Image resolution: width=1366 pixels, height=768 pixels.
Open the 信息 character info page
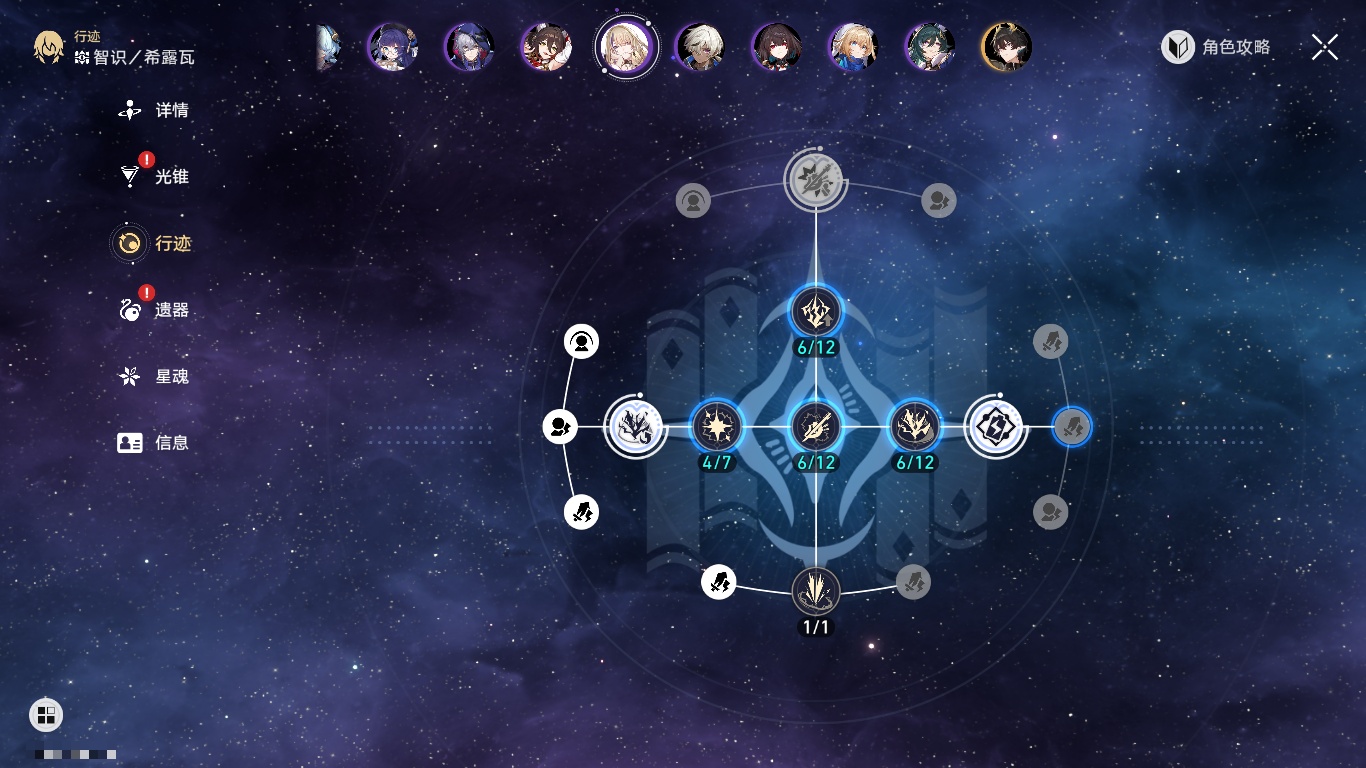pos(155,443)
